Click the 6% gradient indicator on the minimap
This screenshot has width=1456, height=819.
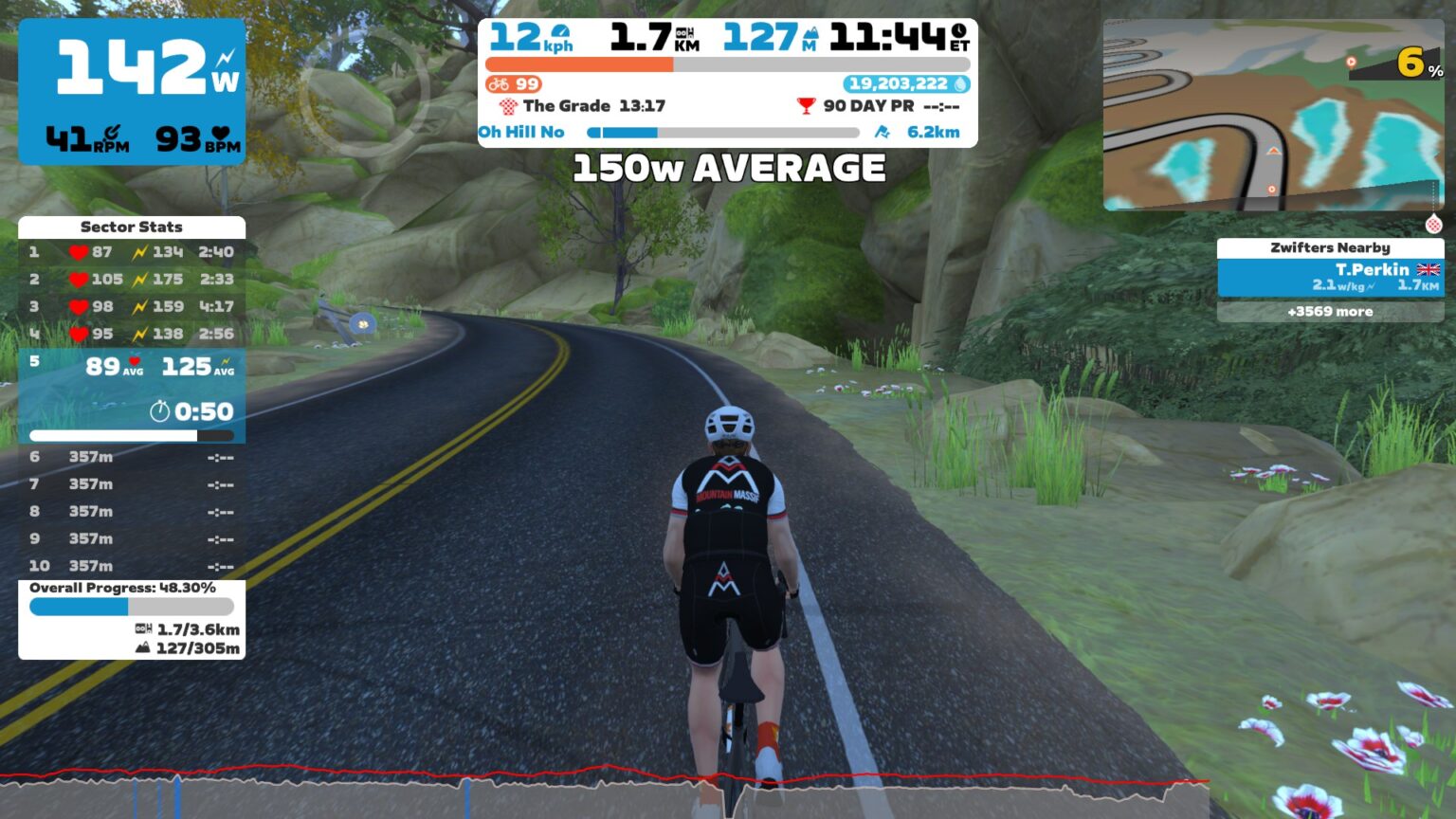1410,63
